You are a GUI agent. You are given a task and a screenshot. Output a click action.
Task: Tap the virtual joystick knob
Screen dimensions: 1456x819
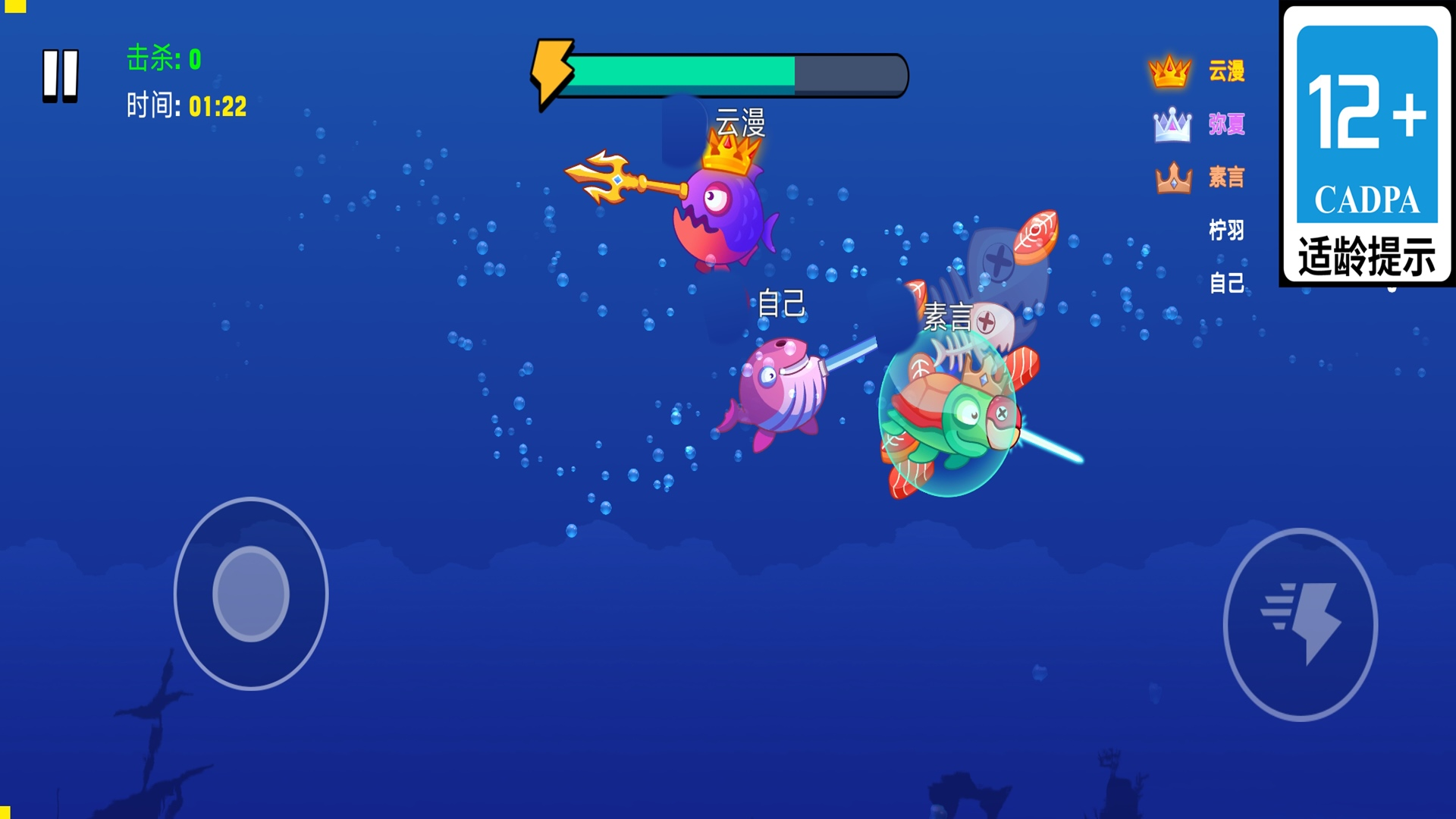251,594
